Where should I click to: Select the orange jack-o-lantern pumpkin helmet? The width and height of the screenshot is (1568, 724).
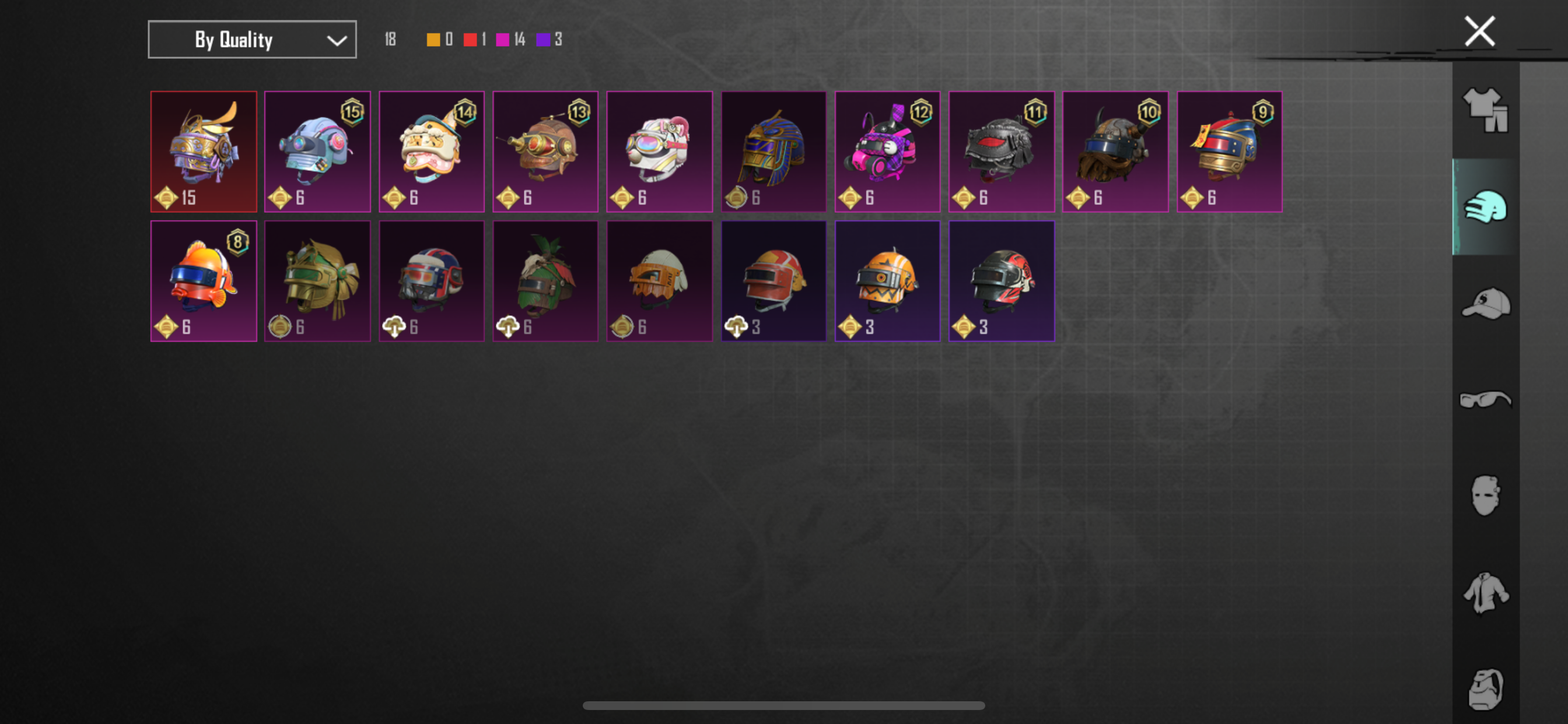[x=887, y=280]
